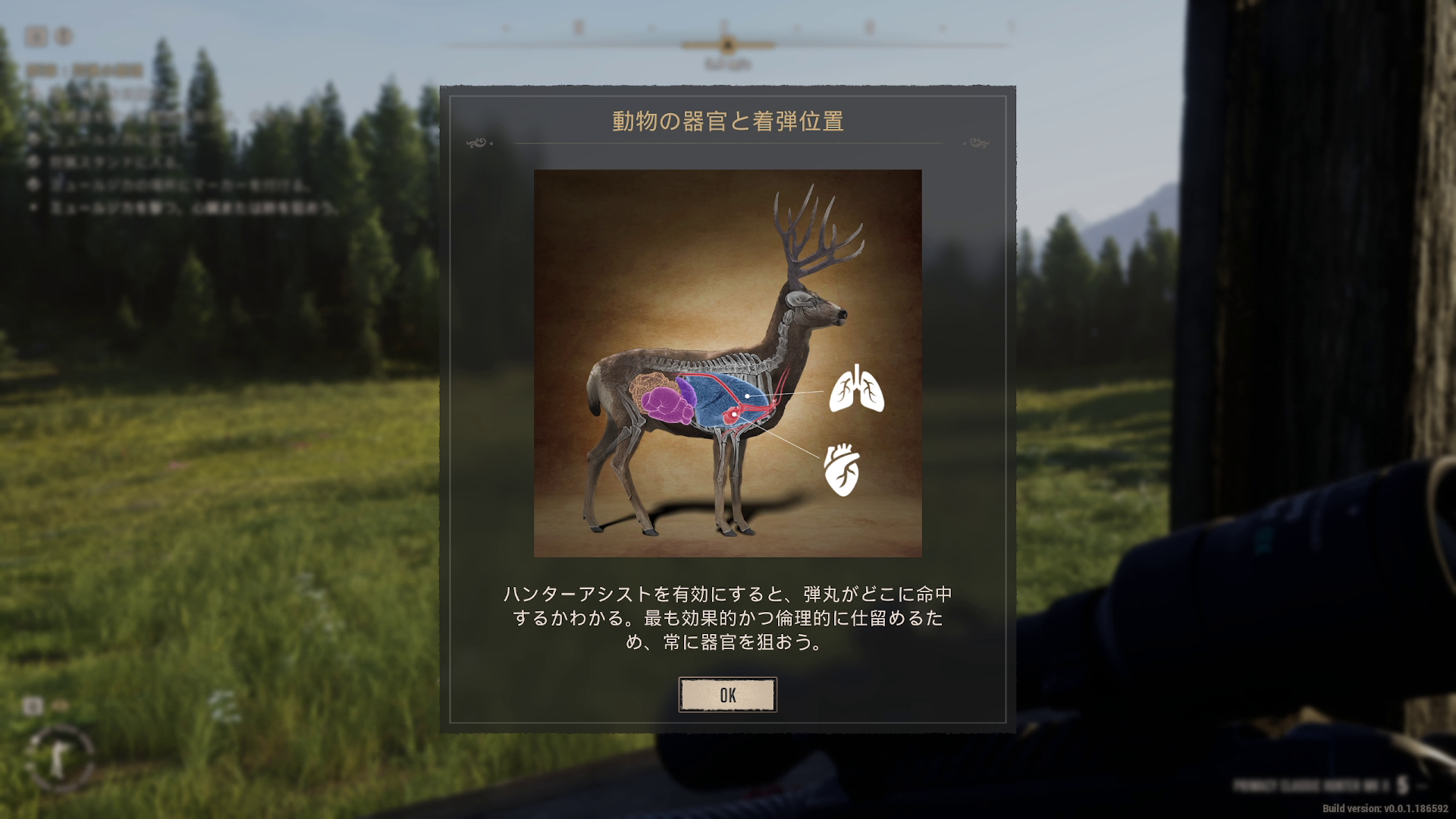Select the dialog title 動物の器官と着弾位置

point(728,118)
